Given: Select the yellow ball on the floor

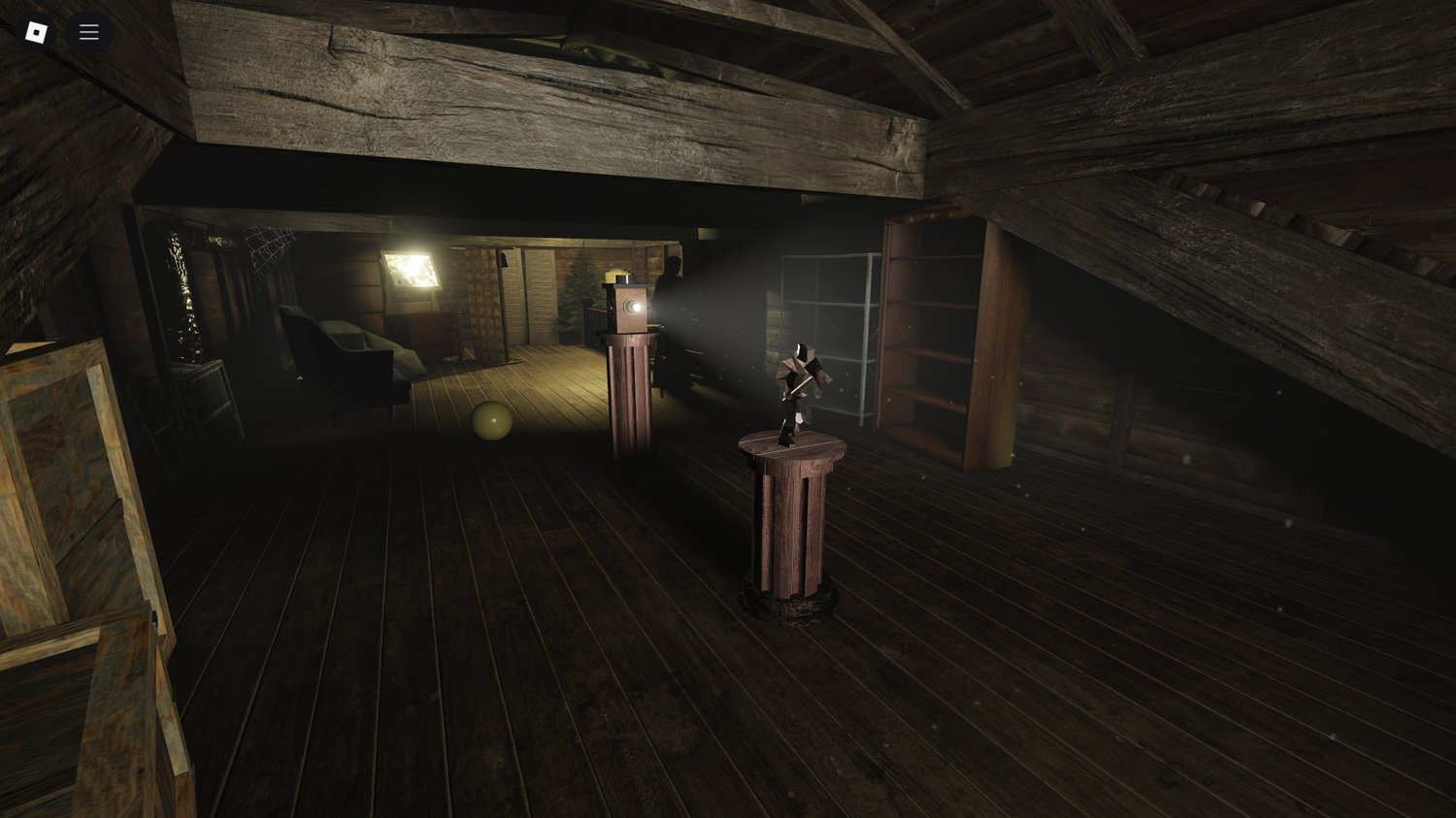Looking at the screenshot, I should [492, 421].
